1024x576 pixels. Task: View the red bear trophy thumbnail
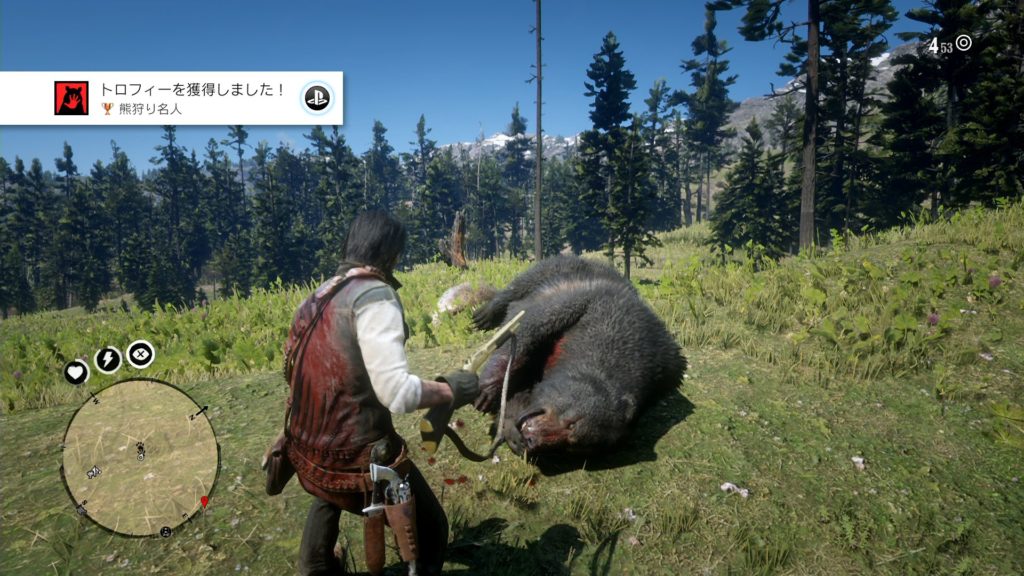tap(71, 98)
